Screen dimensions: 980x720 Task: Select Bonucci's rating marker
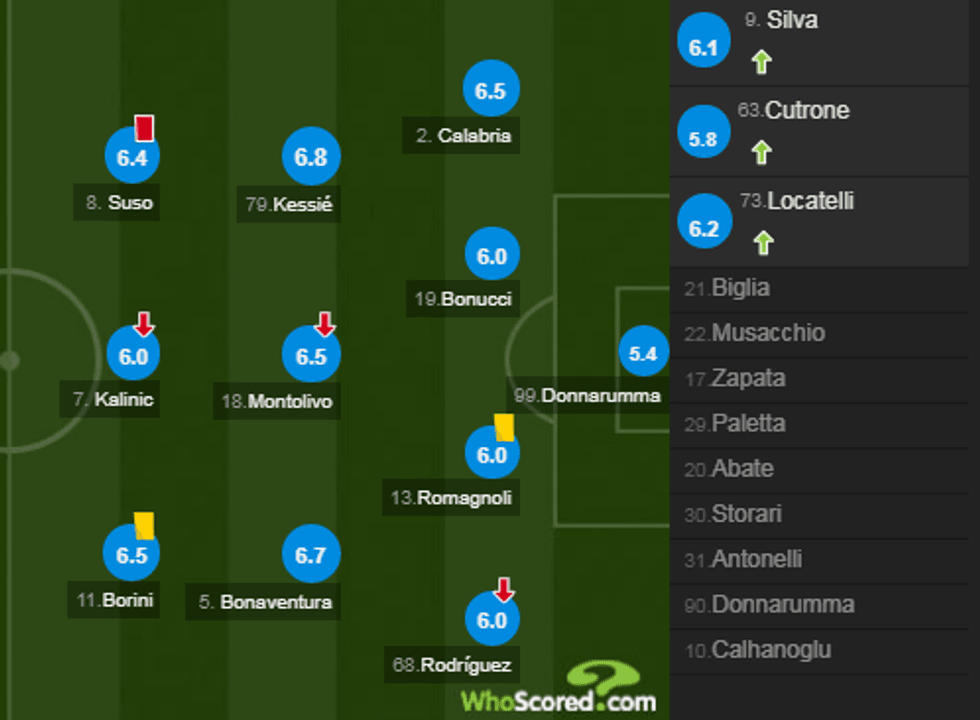tap(491, 256)
